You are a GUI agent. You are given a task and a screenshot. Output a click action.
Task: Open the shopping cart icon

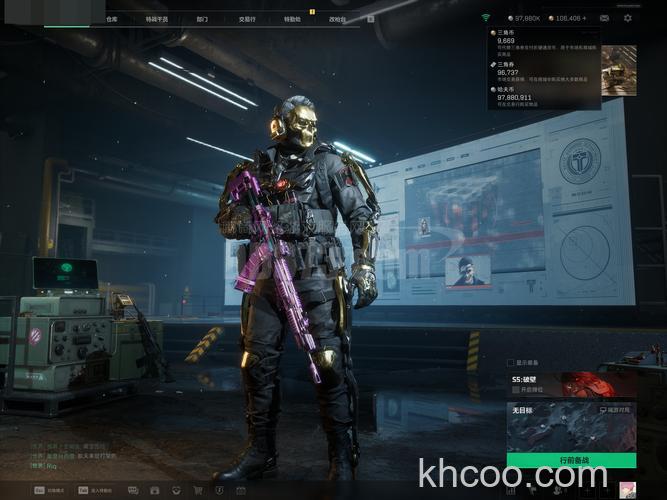pyautogui.click(x=197, y=490)
